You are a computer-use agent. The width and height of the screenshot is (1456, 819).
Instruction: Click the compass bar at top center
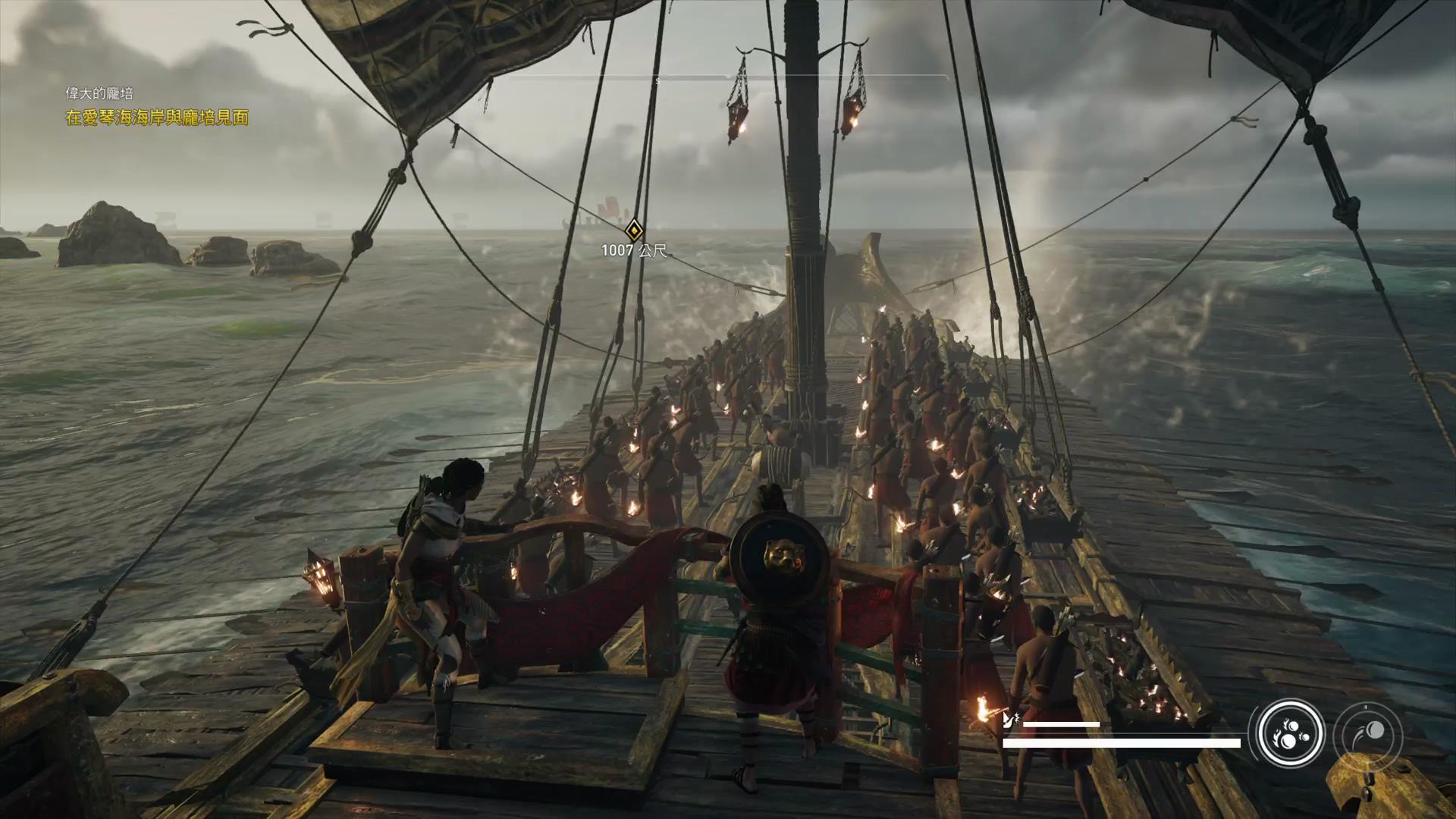click(728, 78)
